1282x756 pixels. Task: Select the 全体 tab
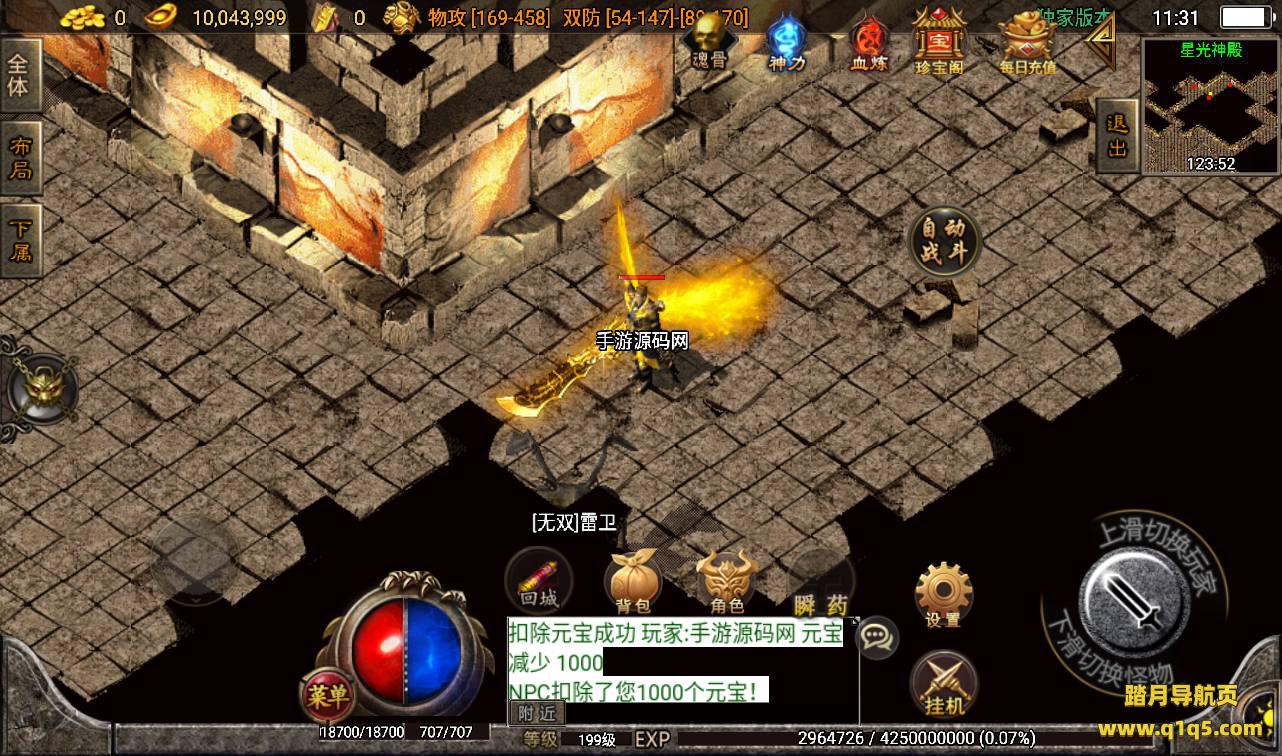(x=20, y=76)
